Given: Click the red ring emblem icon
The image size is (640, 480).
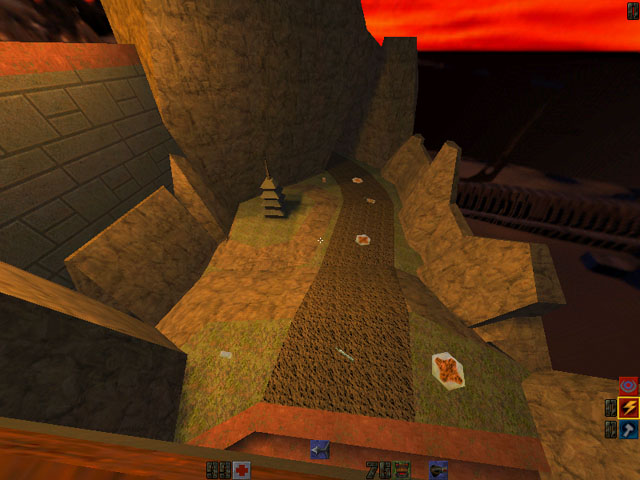Looking at the screenshot, I should (628, 385).
